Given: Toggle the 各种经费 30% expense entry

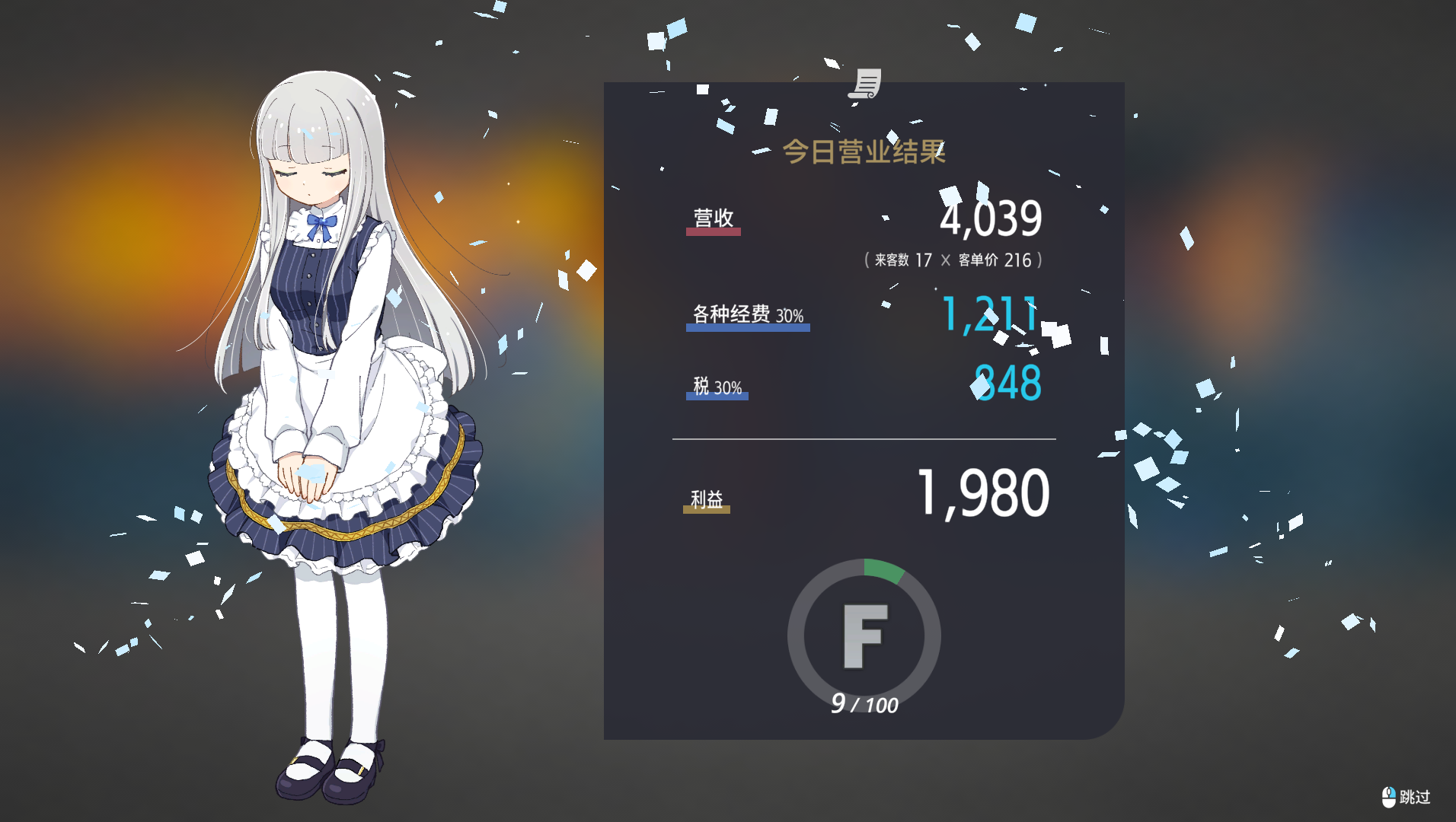Looking at the screenshot, I should pos(746,313).
